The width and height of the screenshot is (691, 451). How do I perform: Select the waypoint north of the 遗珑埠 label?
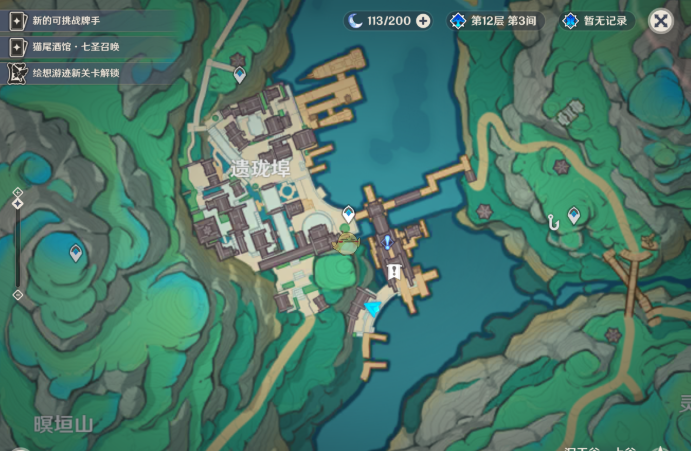tap(239, 73)
